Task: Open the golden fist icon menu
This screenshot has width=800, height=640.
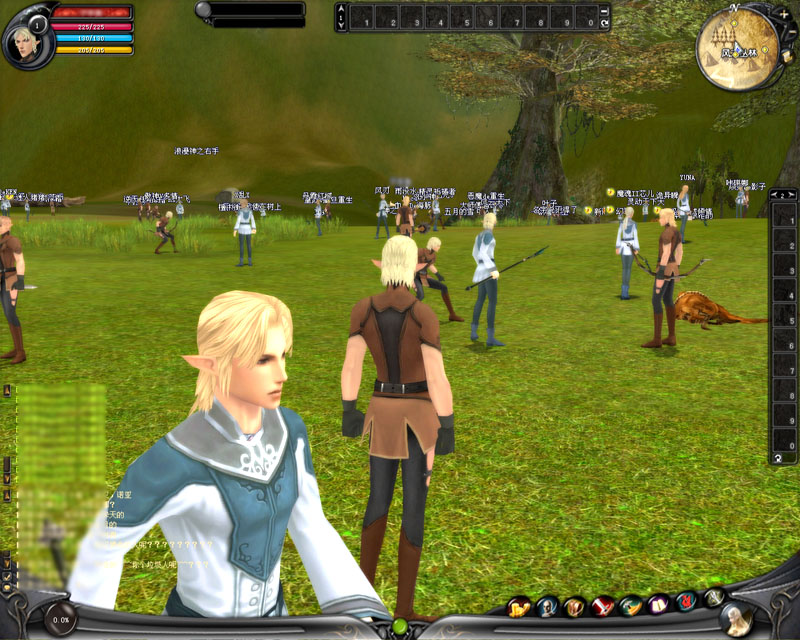Action: (519, 606)
